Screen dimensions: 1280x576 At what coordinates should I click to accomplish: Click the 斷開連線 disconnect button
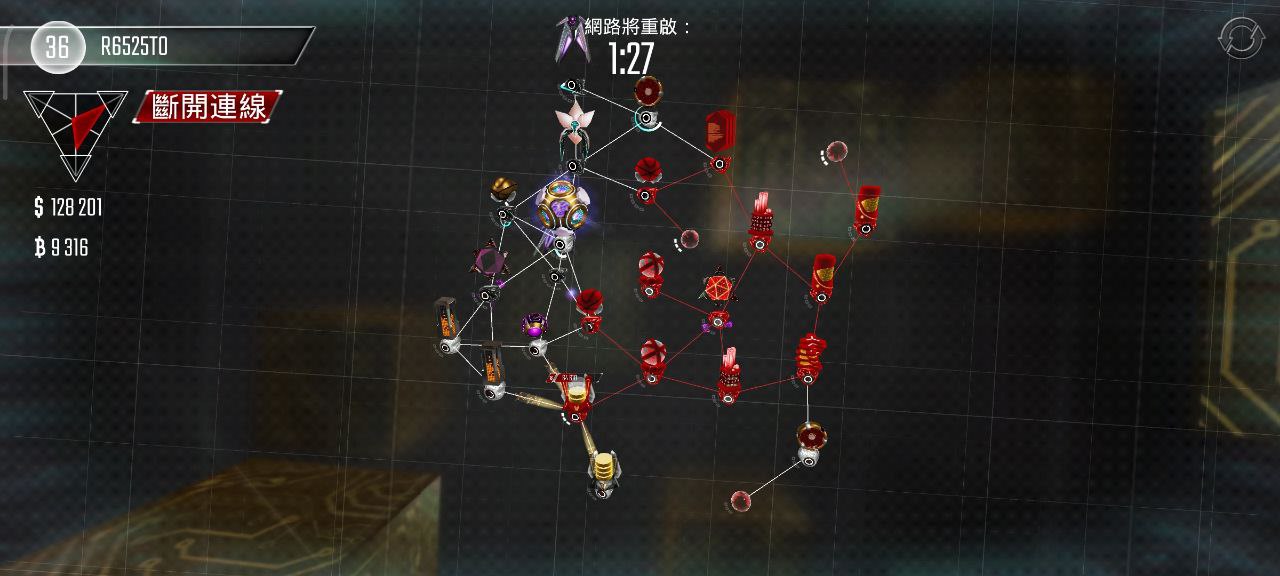click(211, 107)
